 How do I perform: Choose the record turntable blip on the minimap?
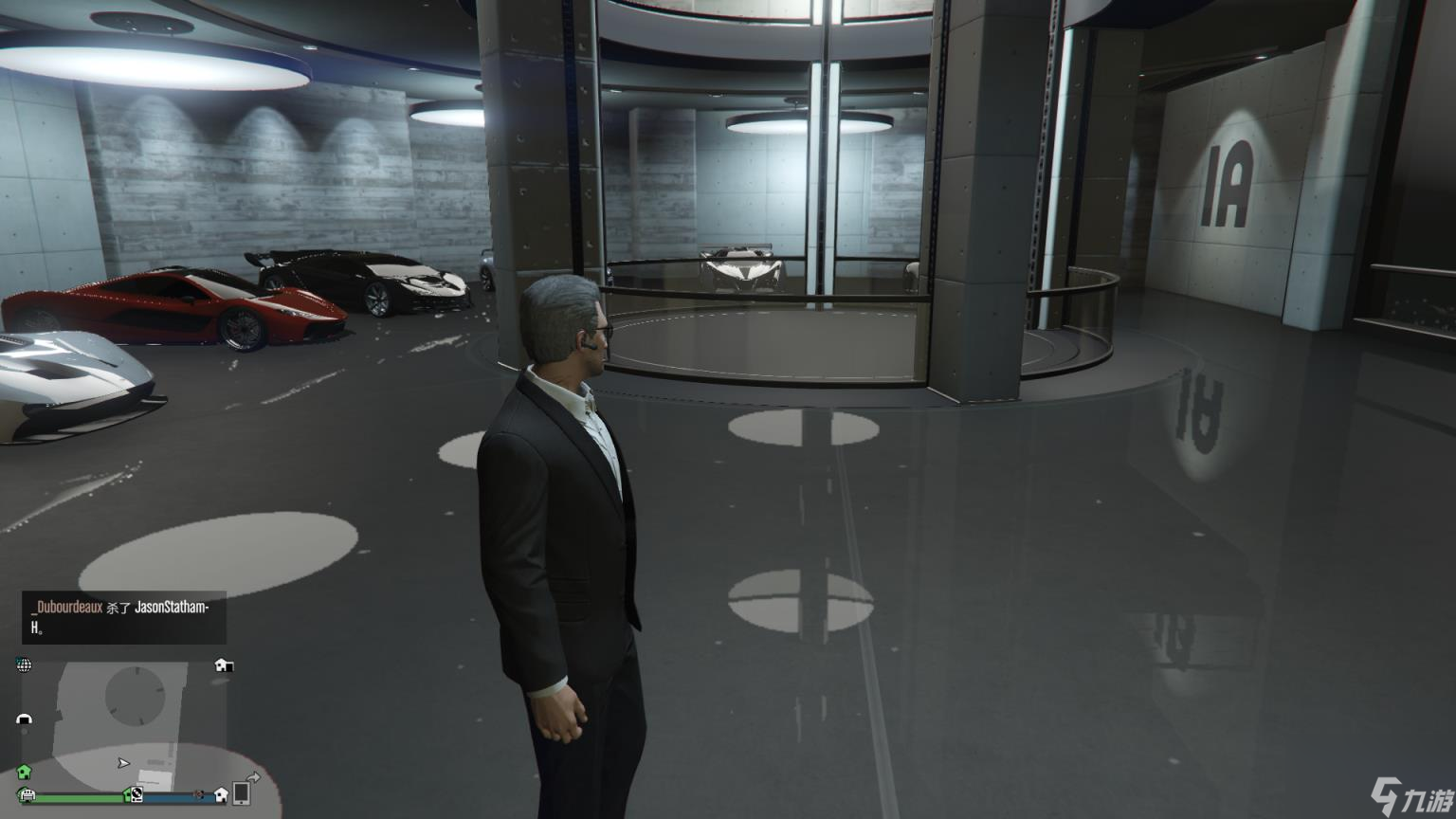coord(136,794)
